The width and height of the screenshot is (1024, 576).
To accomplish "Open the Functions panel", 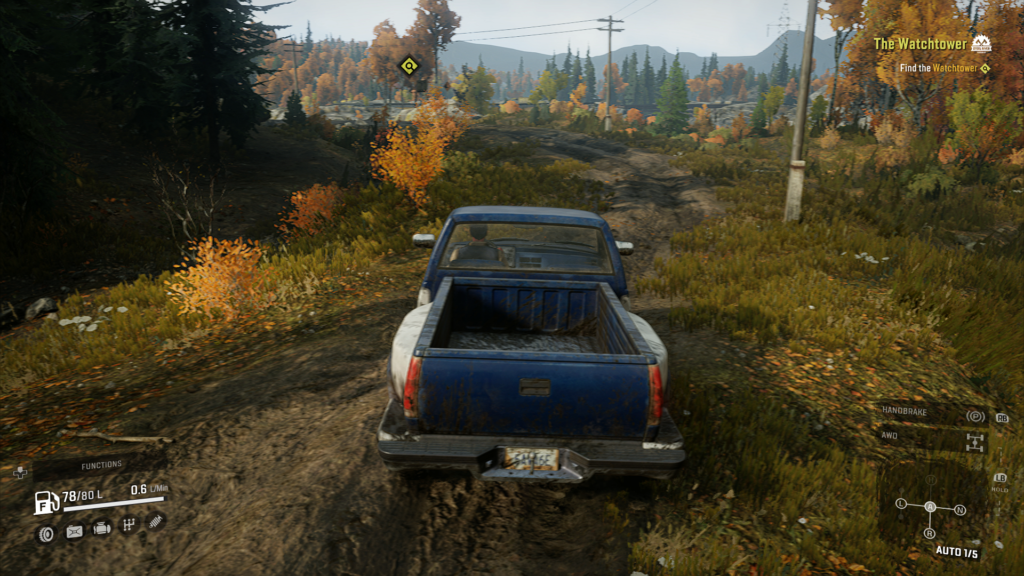I will click(100, 465).
